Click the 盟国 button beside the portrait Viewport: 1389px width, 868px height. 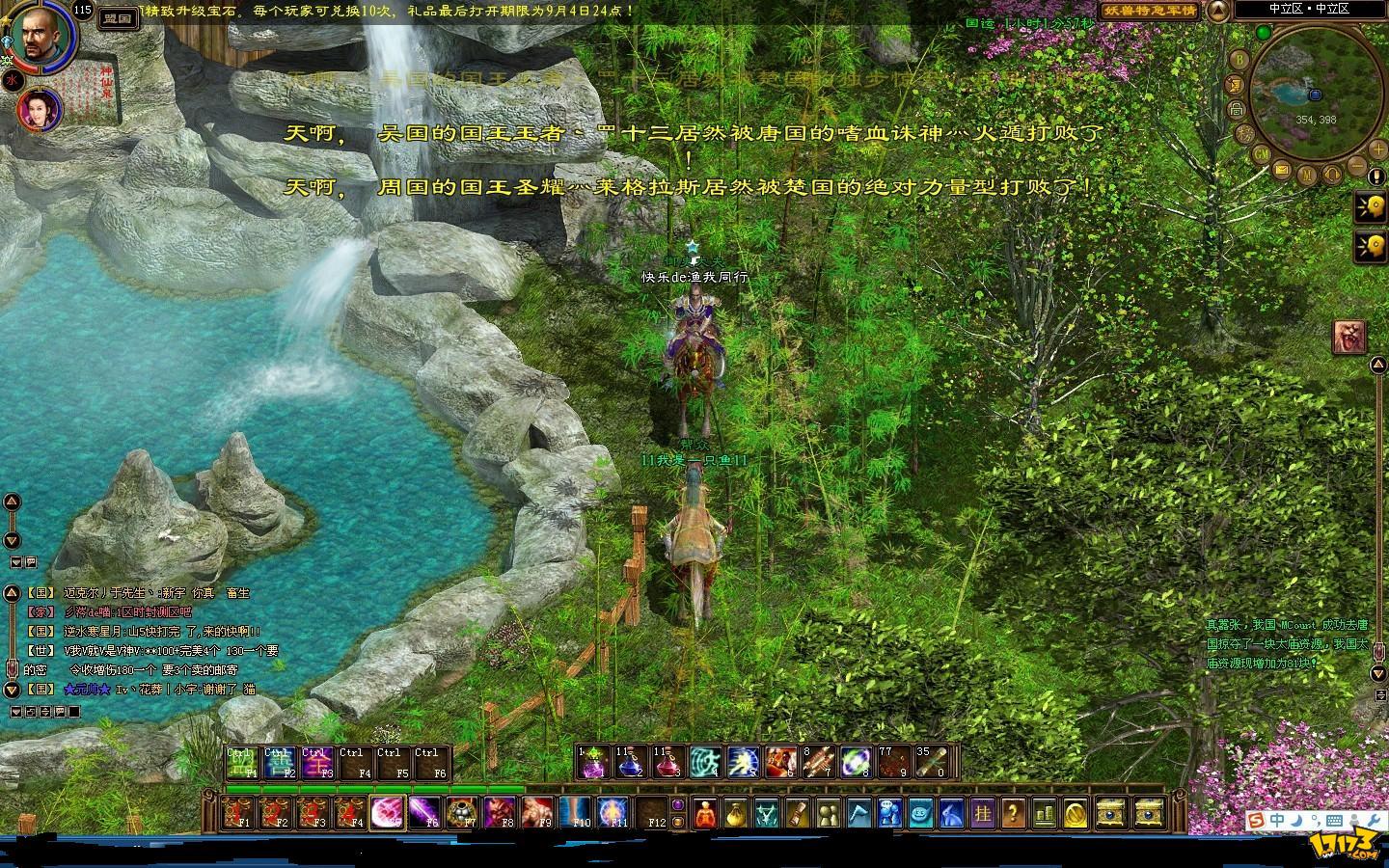[x=119, y=18]
